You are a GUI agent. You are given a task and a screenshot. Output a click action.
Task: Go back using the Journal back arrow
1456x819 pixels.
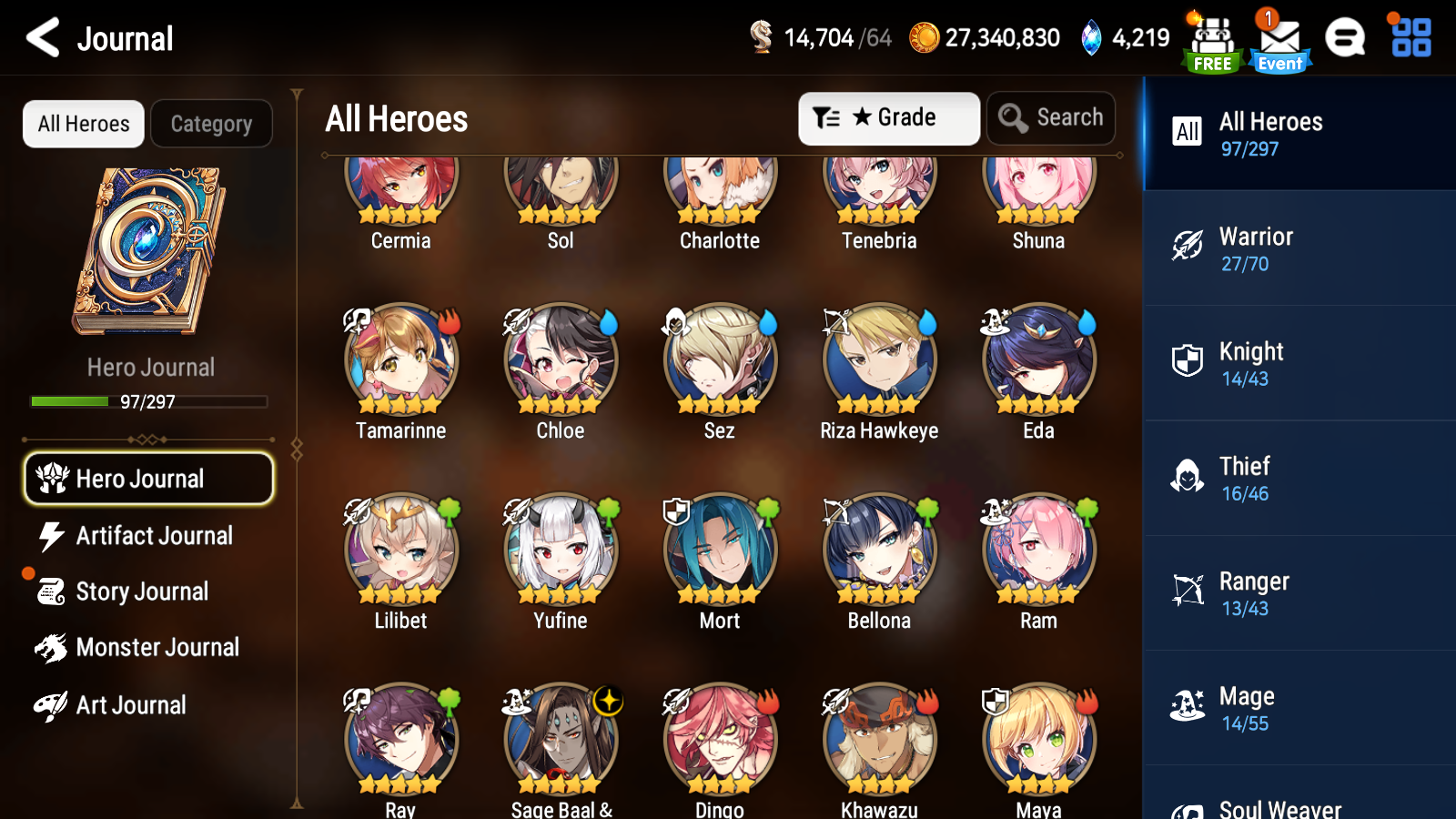click(41, 38)
